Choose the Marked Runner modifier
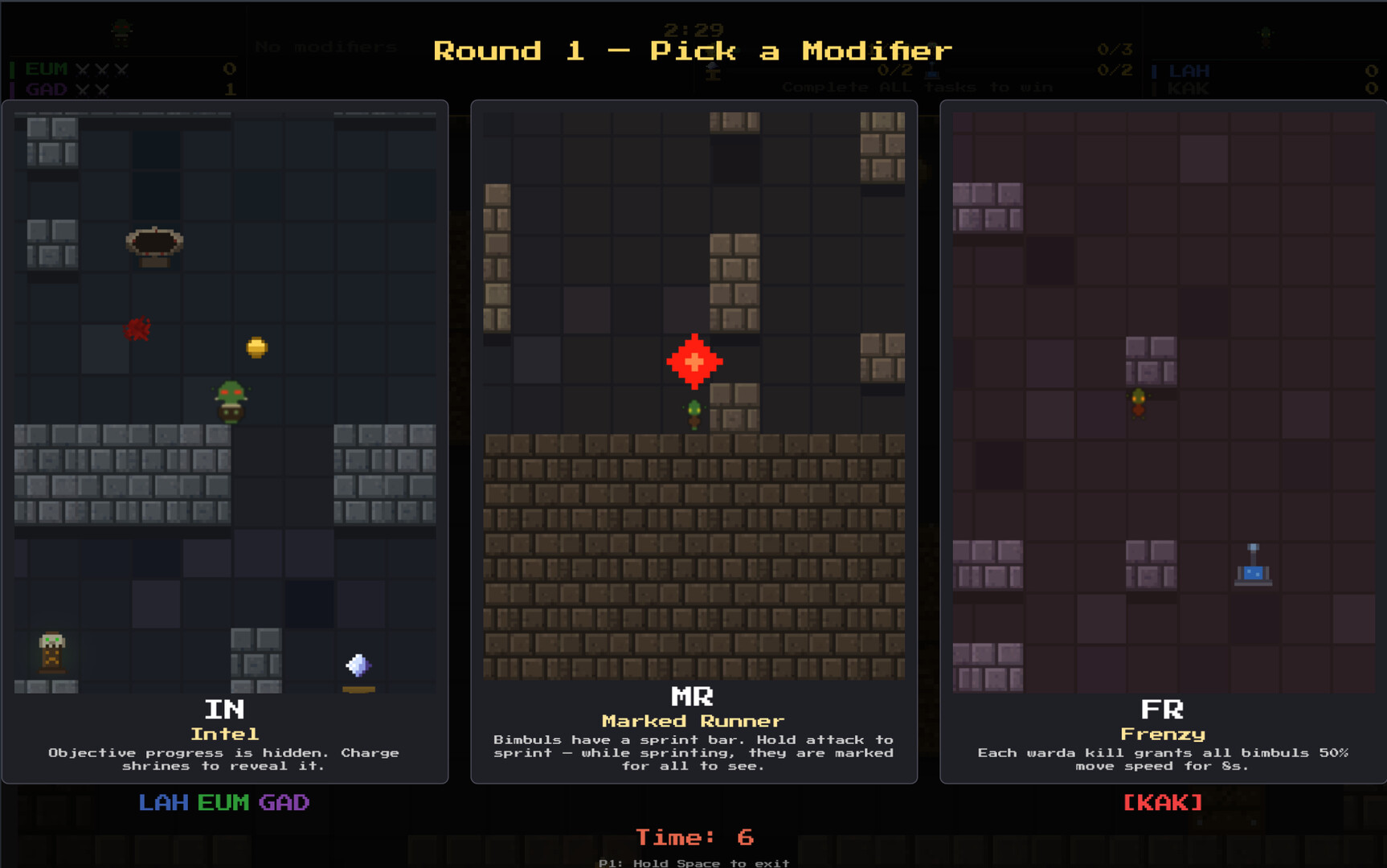Viewport: 1387px width, 868px height. (693, 442)
